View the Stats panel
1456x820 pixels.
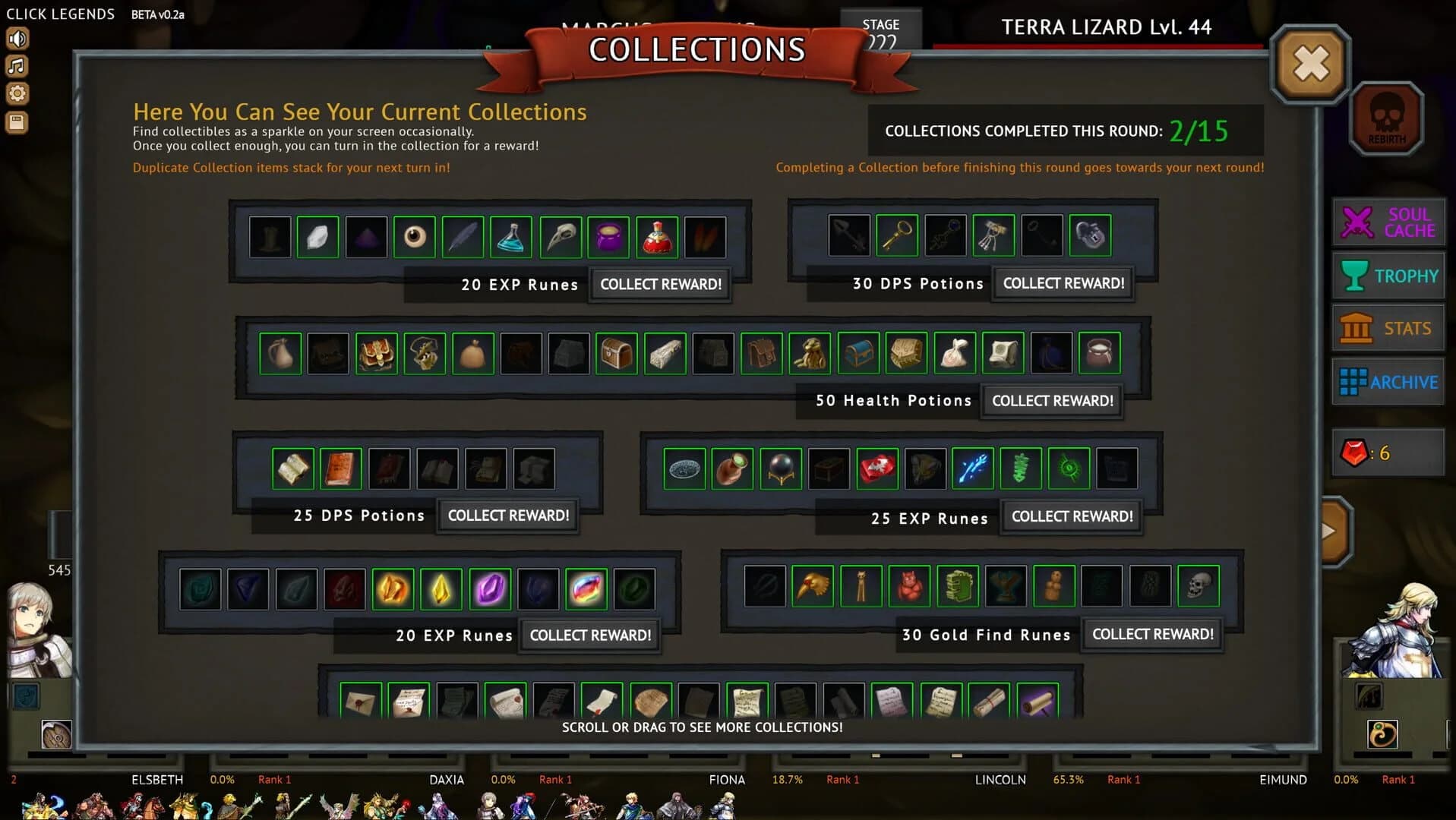tap(1387, 328)
